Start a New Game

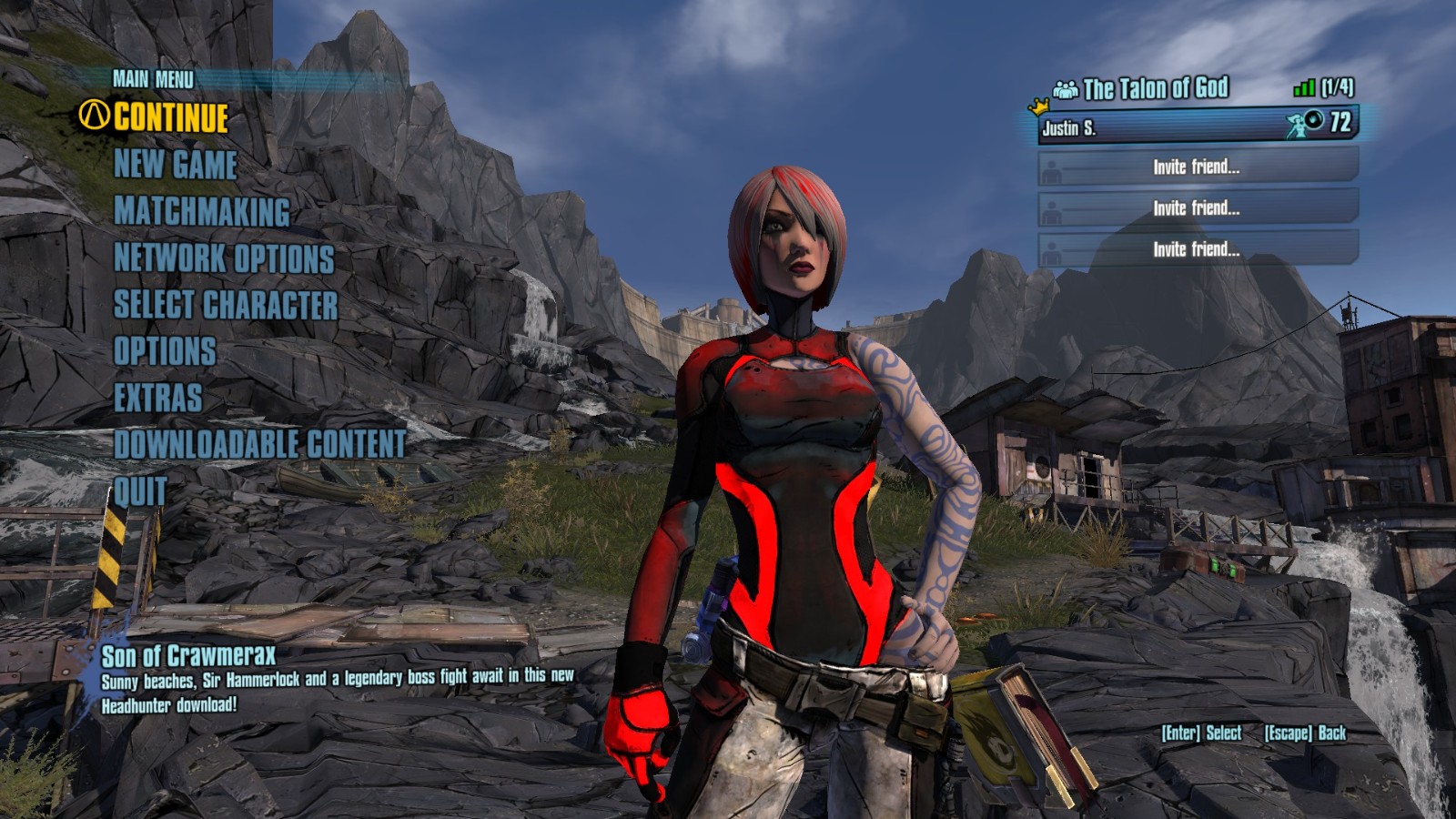click(175, 165)
